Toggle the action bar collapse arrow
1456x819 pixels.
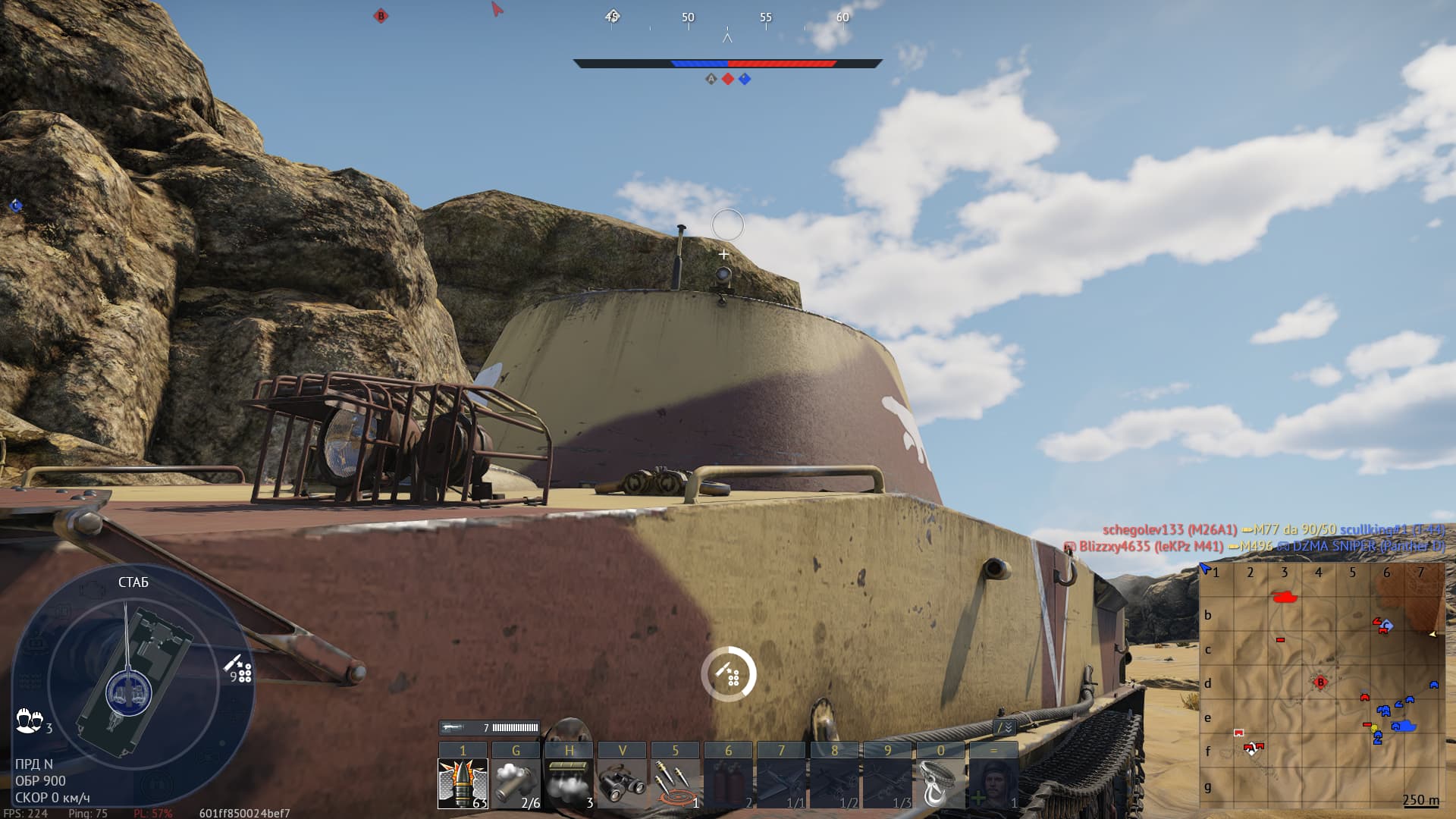1004,727
